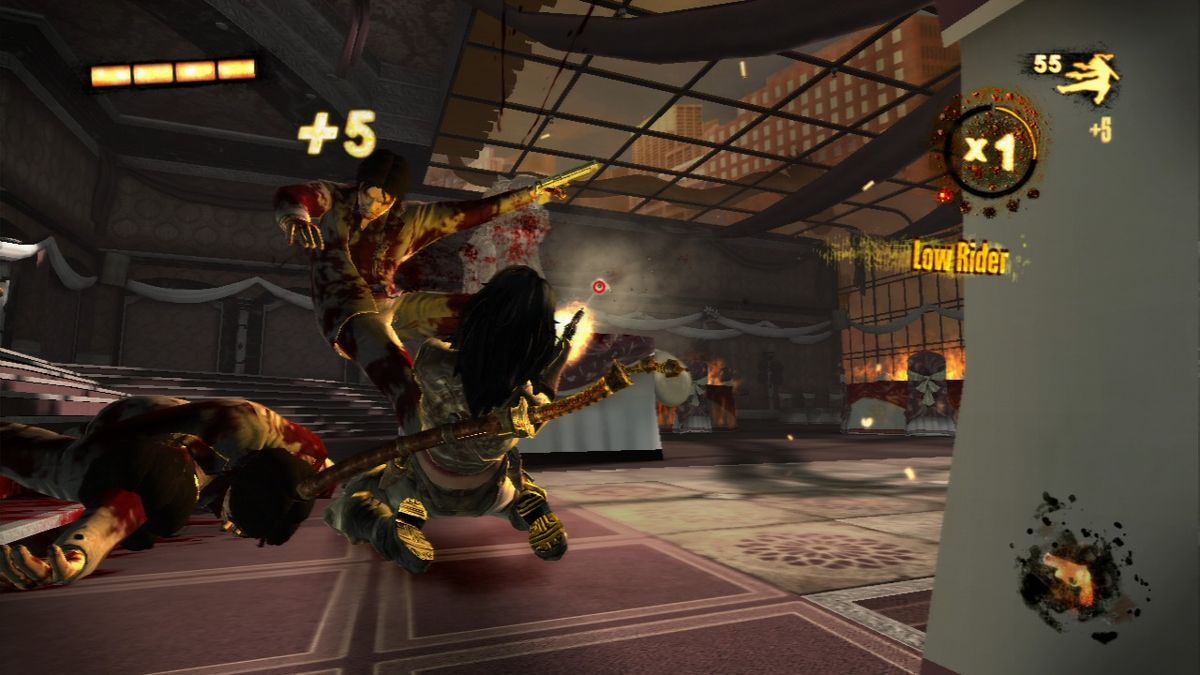Click the leaping acrobat style icon
The image size is (1200, 675).
(x=1088, y=79)
